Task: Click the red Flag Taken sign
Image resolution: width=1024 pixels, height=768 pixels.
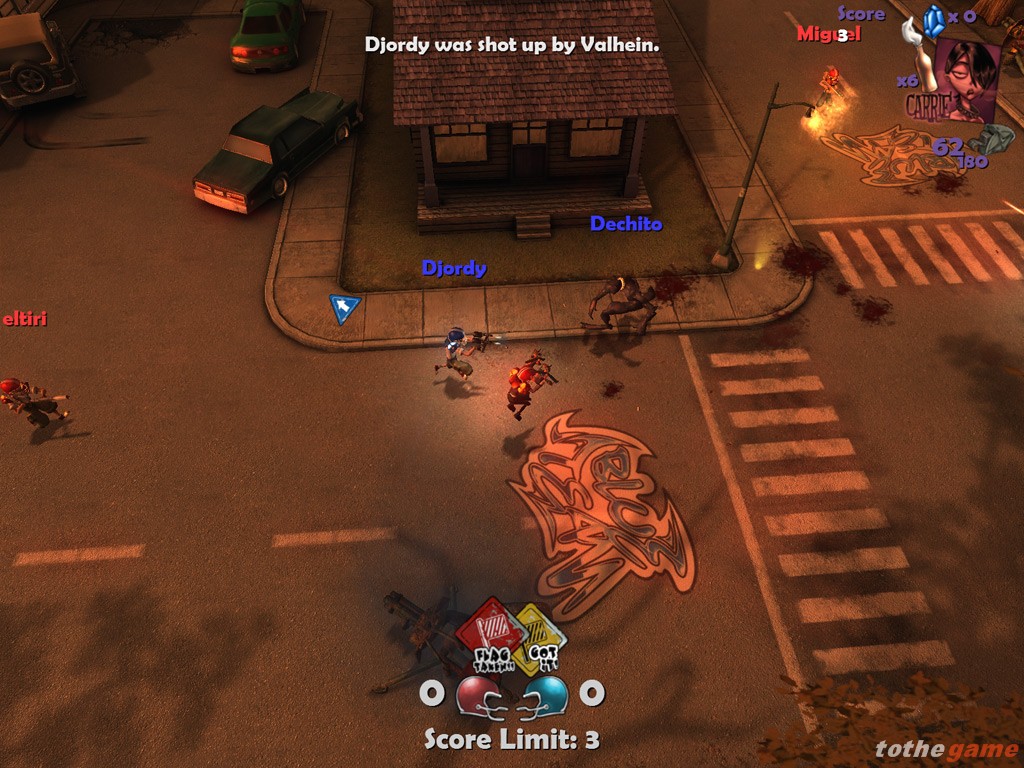Action: pos(491,632)
